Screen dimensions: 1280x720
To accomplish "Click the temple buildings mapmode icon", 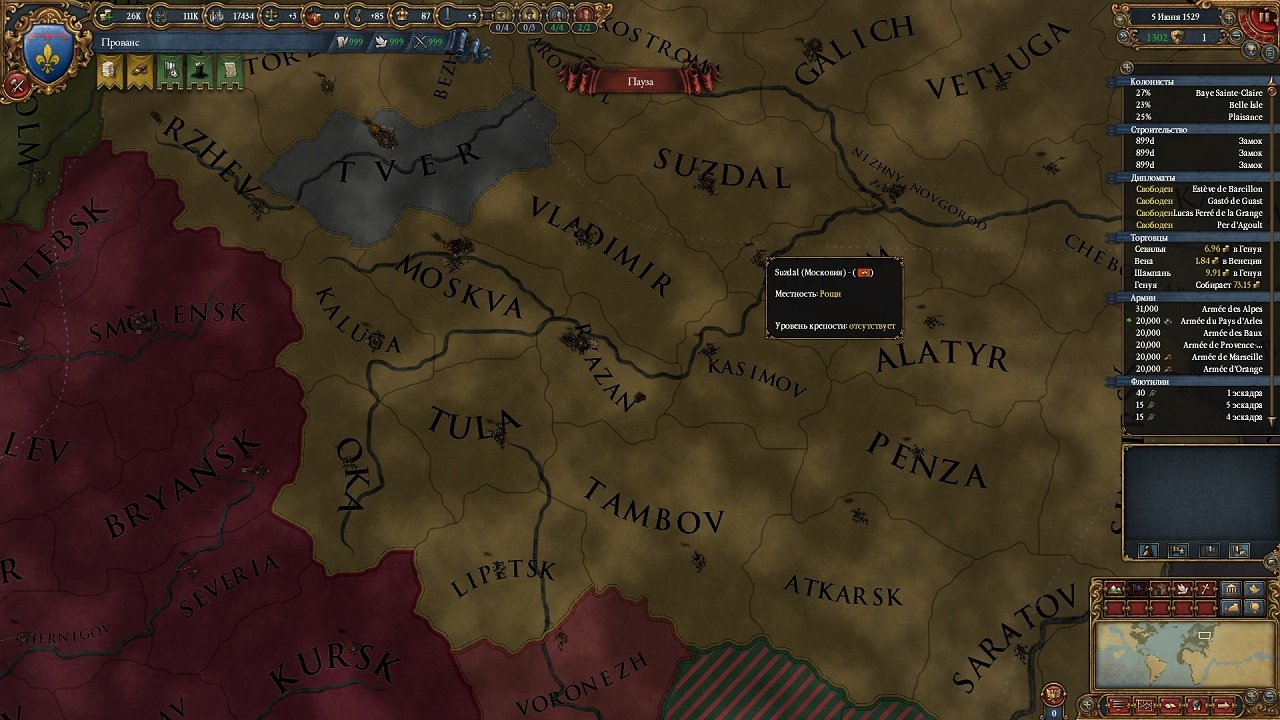I will pyautogui.click(x=1230, y=589).
